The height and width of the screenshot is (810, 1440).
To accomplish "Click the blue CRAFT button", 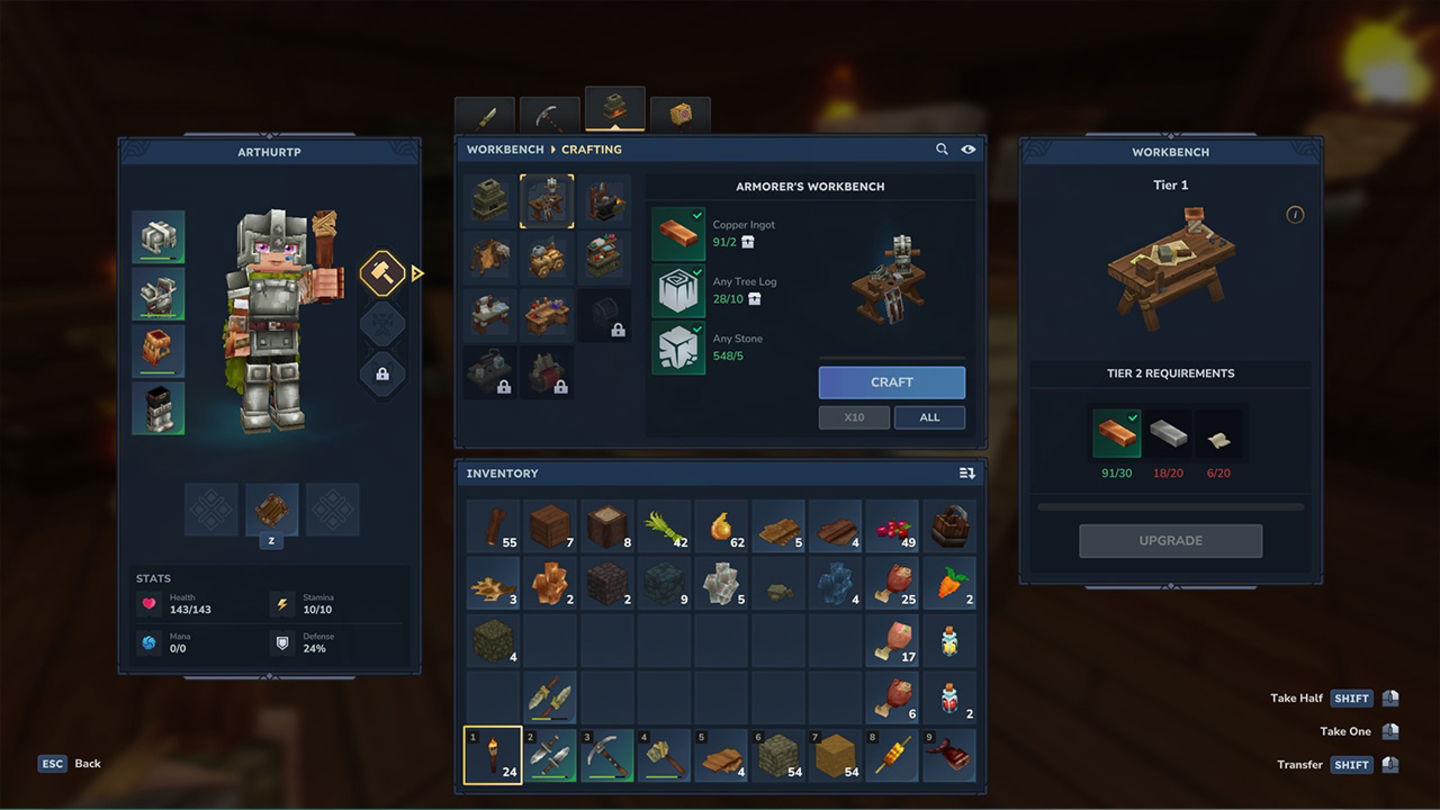I will click(x=891, y=382).
